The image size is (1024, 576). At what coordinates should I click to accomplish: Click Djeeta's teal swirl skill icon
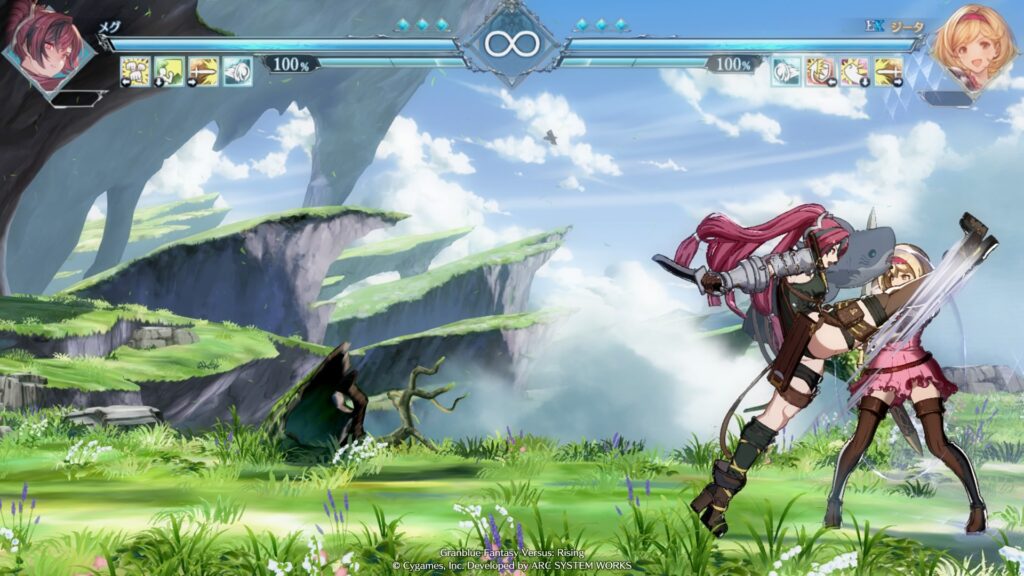tap(786, 71)
